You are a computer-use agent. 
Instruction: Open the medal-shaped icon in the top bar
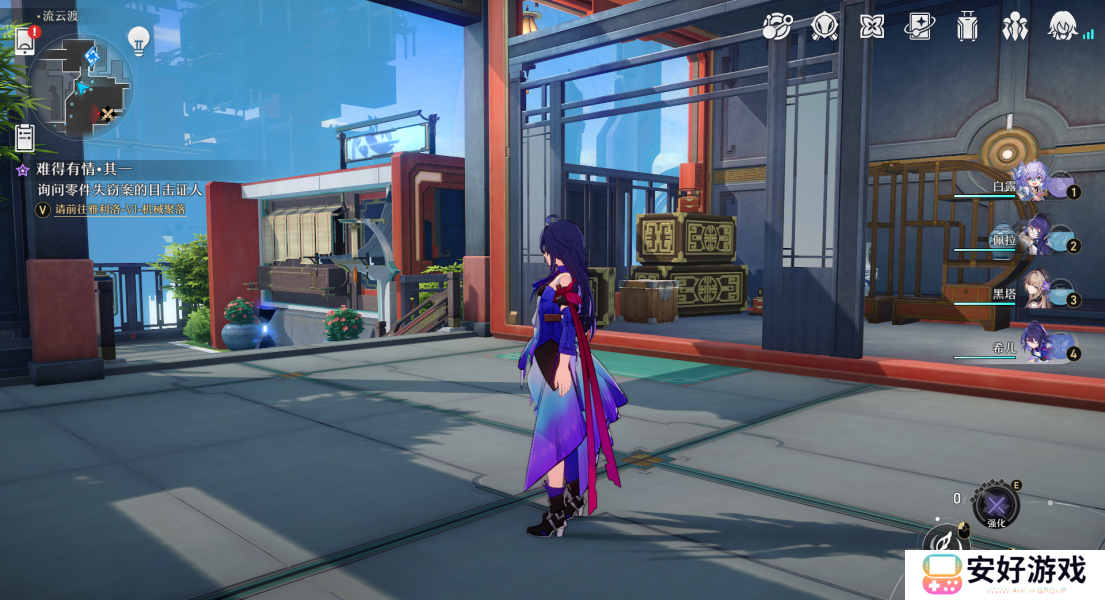pos(824,27)
